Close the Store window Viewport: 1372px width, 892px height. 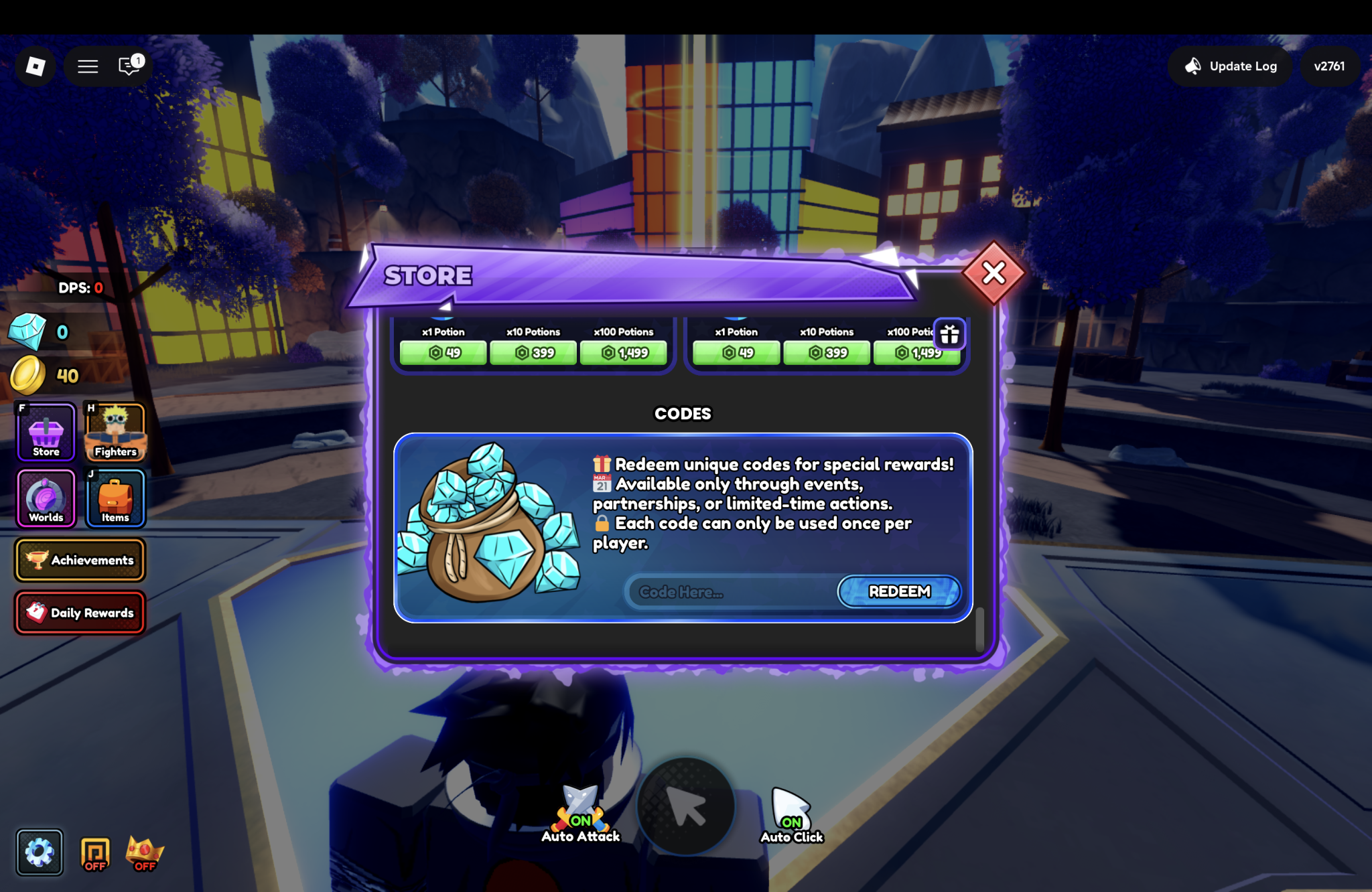coord(993,273)
